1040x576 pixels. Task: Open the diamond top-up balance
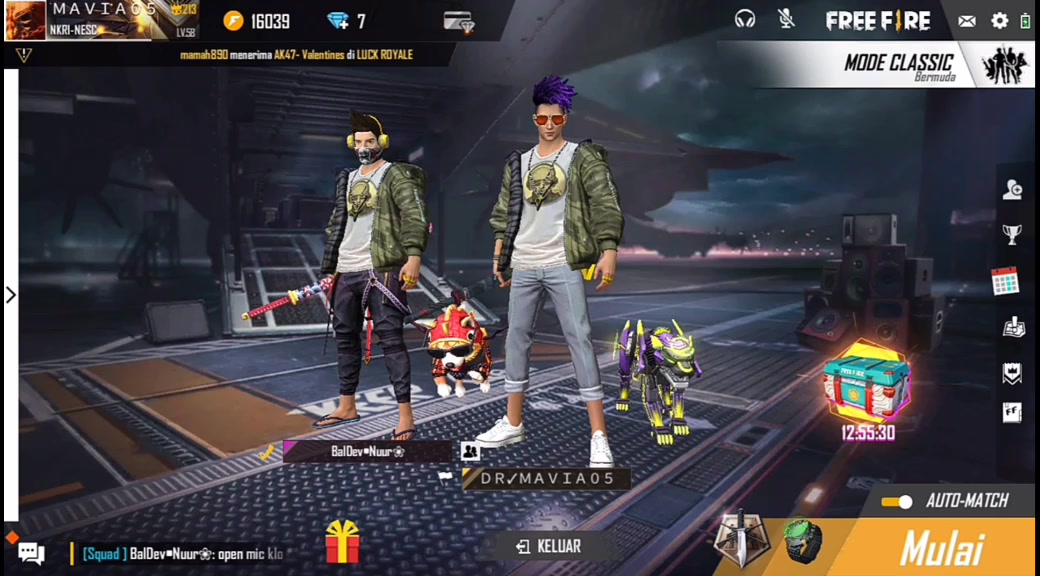347,21
